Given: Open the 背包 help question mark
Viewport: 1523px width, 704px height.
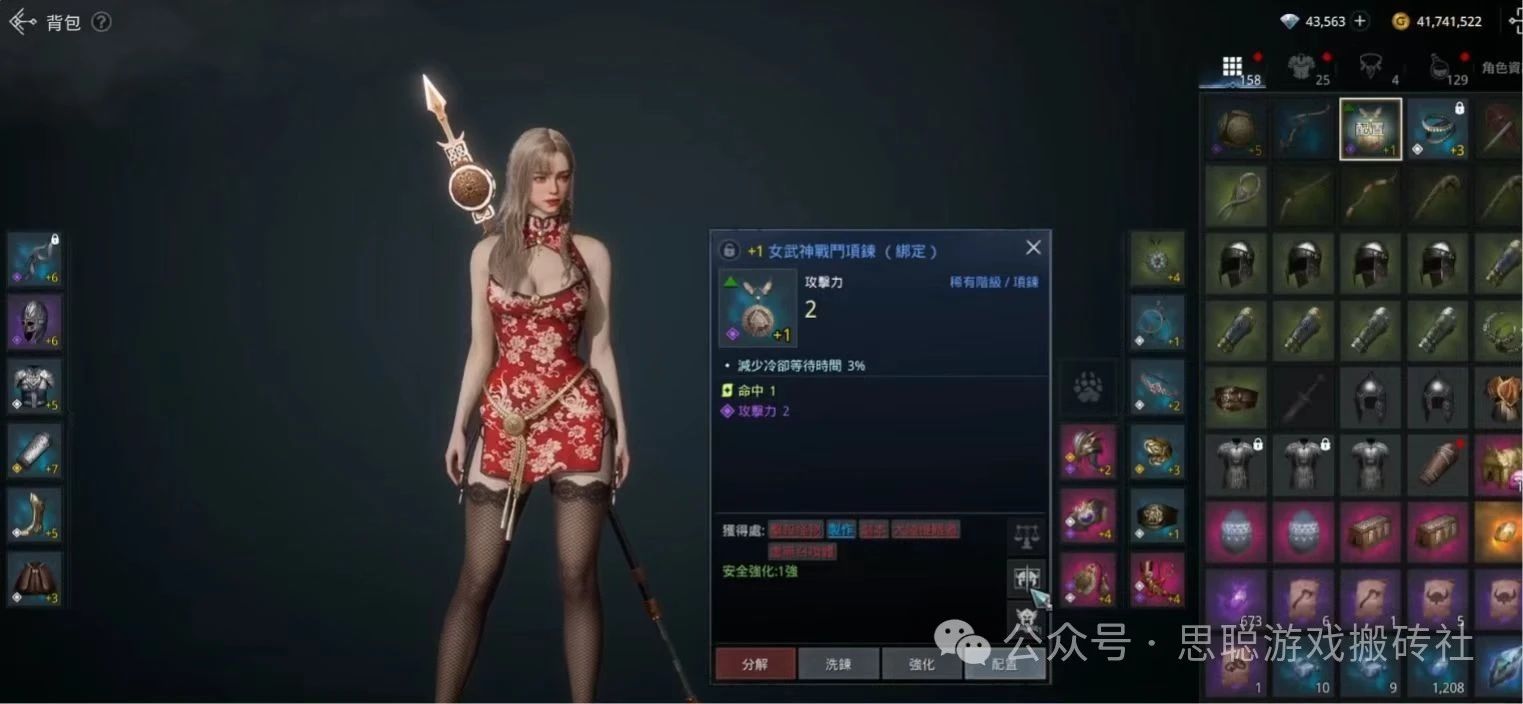Looking at the screenshot, I should tap(101, 22).
